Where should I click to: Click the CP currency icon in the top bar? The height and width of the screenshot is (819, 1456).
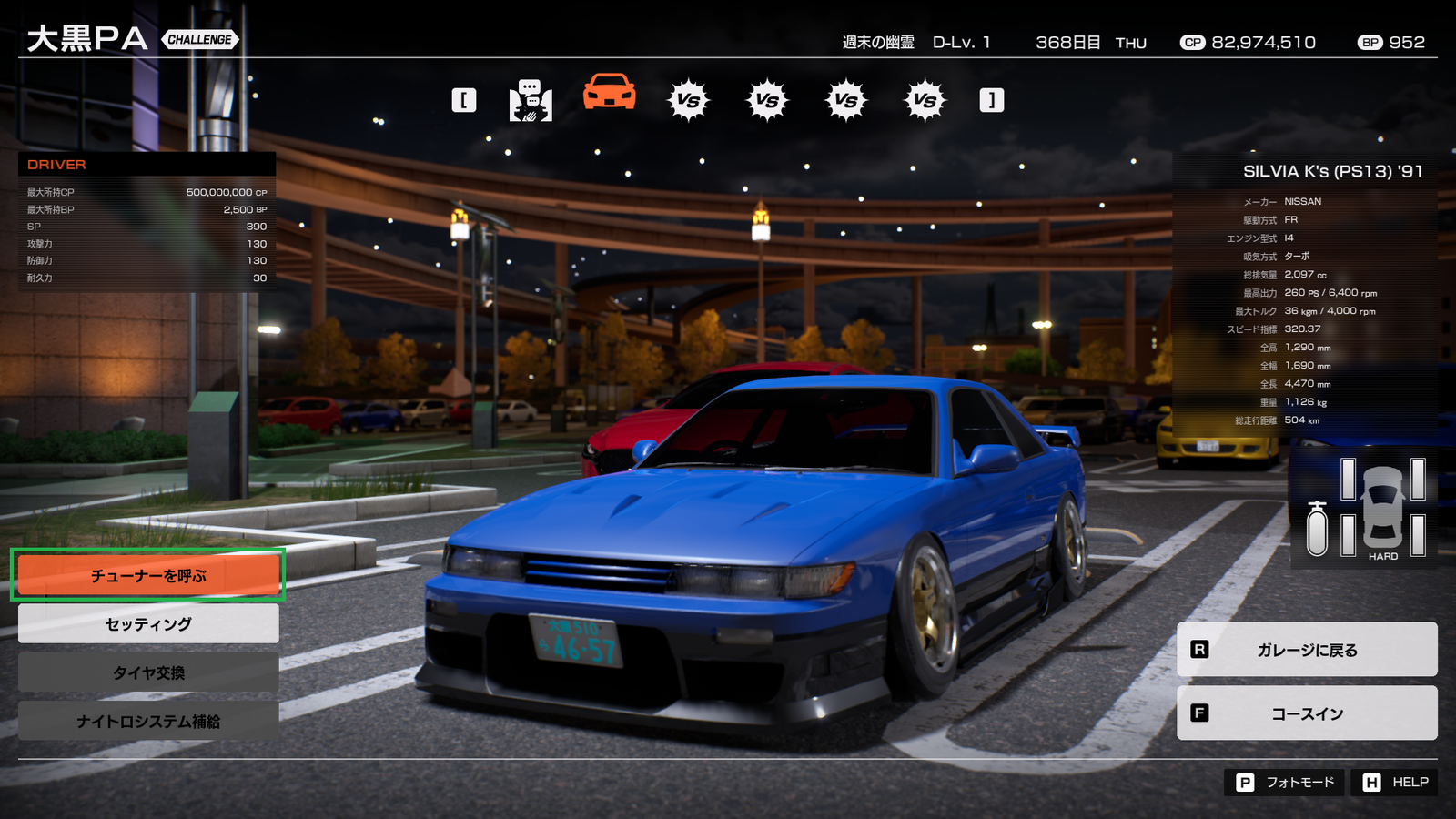(1193, 42)
